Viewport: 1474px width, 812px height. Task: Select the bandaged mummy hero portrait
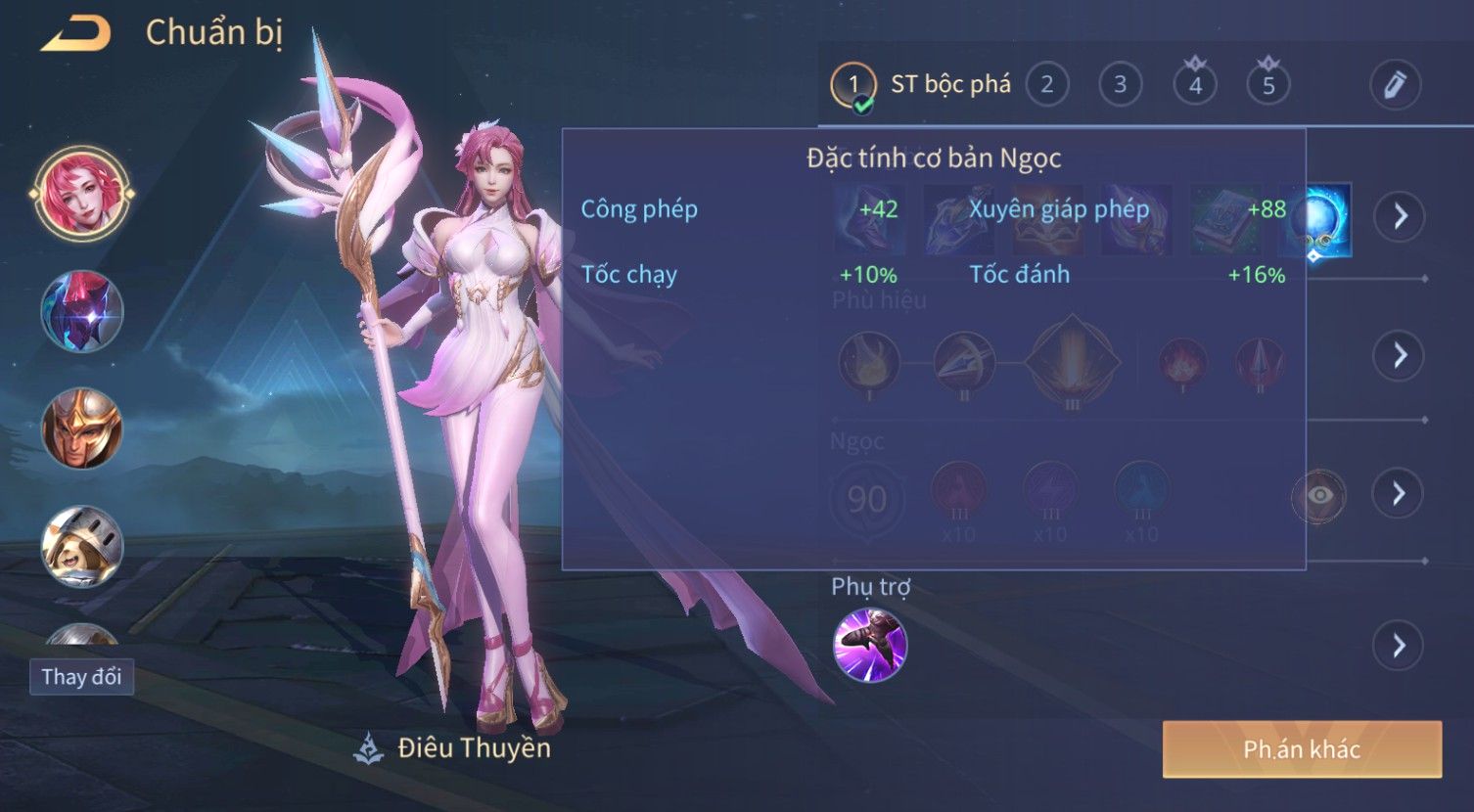[x=82, y=546]
